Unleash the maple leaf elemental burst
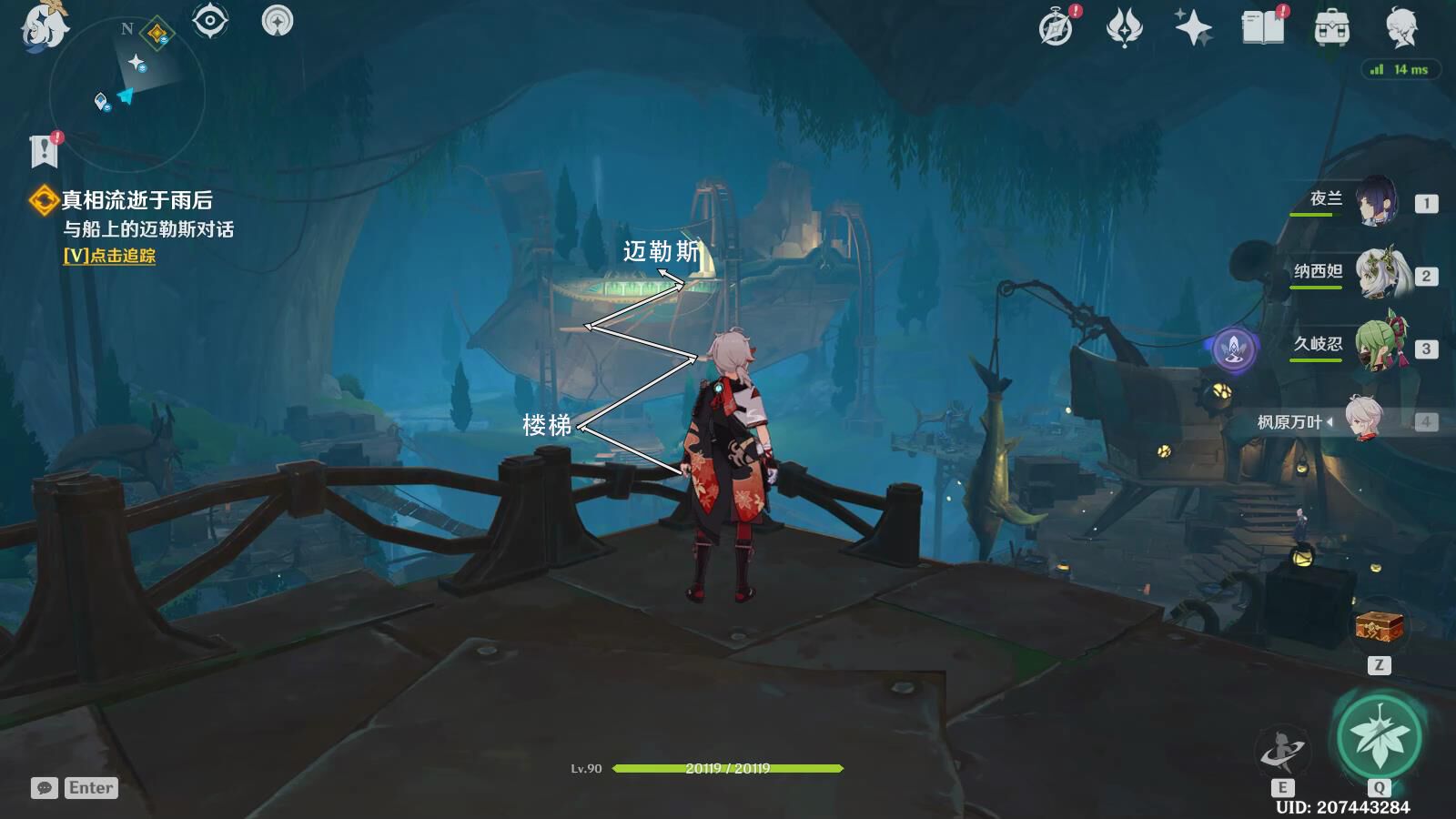 click(1379, 735)
